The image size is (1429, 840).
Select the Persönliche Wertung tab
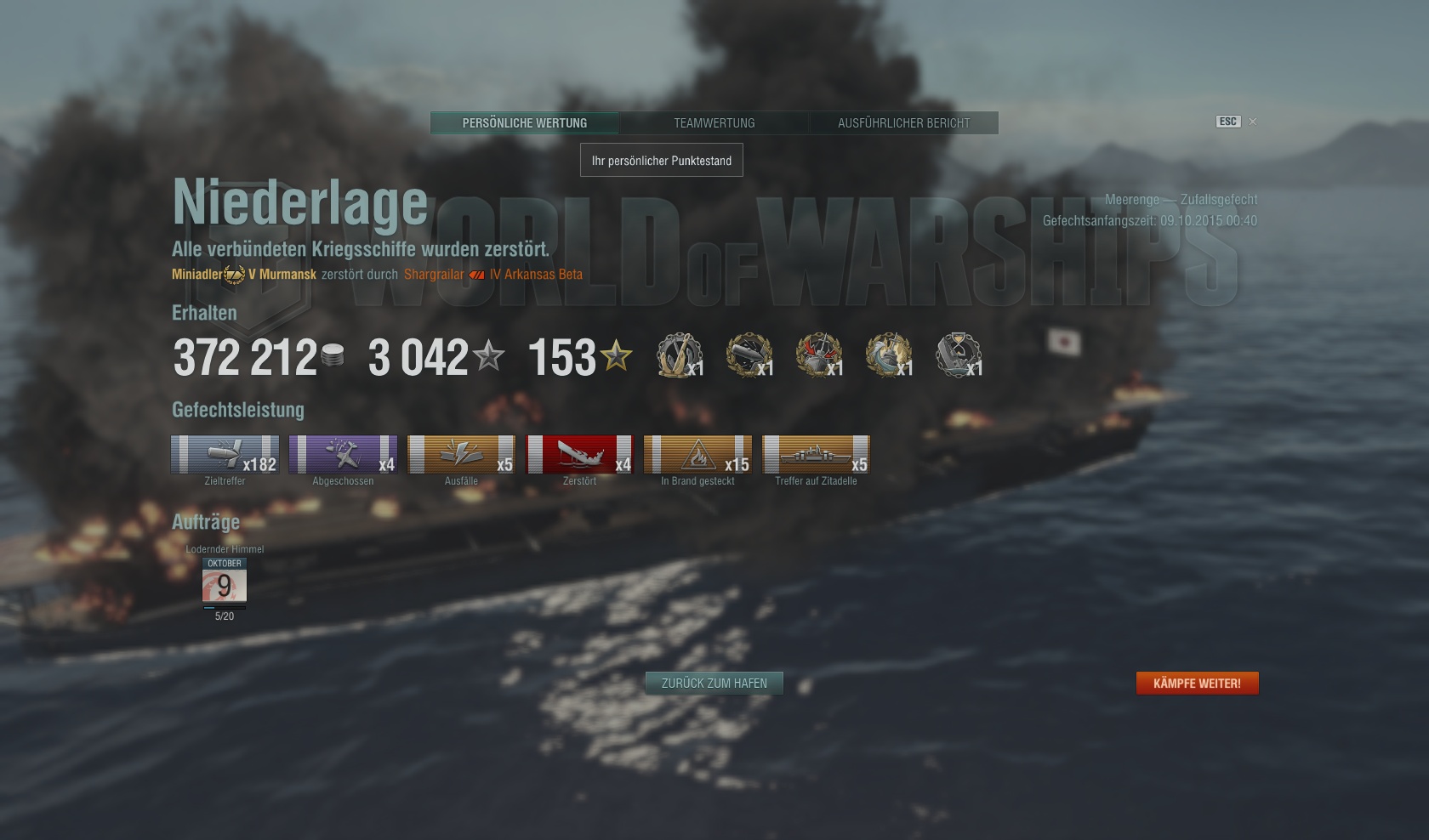tap(525, 123)
